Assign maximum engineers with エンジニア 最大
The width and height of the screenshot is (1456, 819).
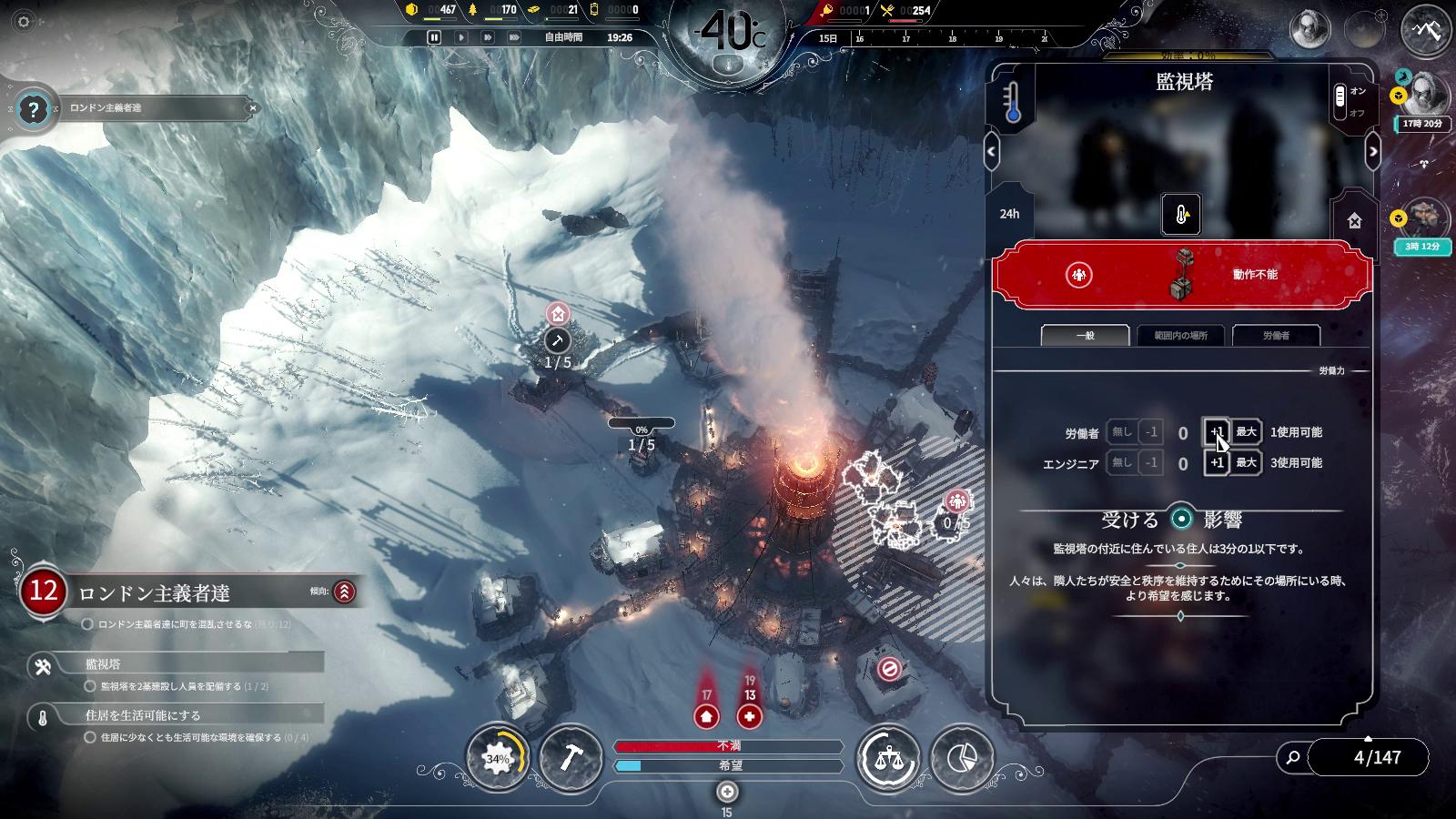pos(1246,462)
